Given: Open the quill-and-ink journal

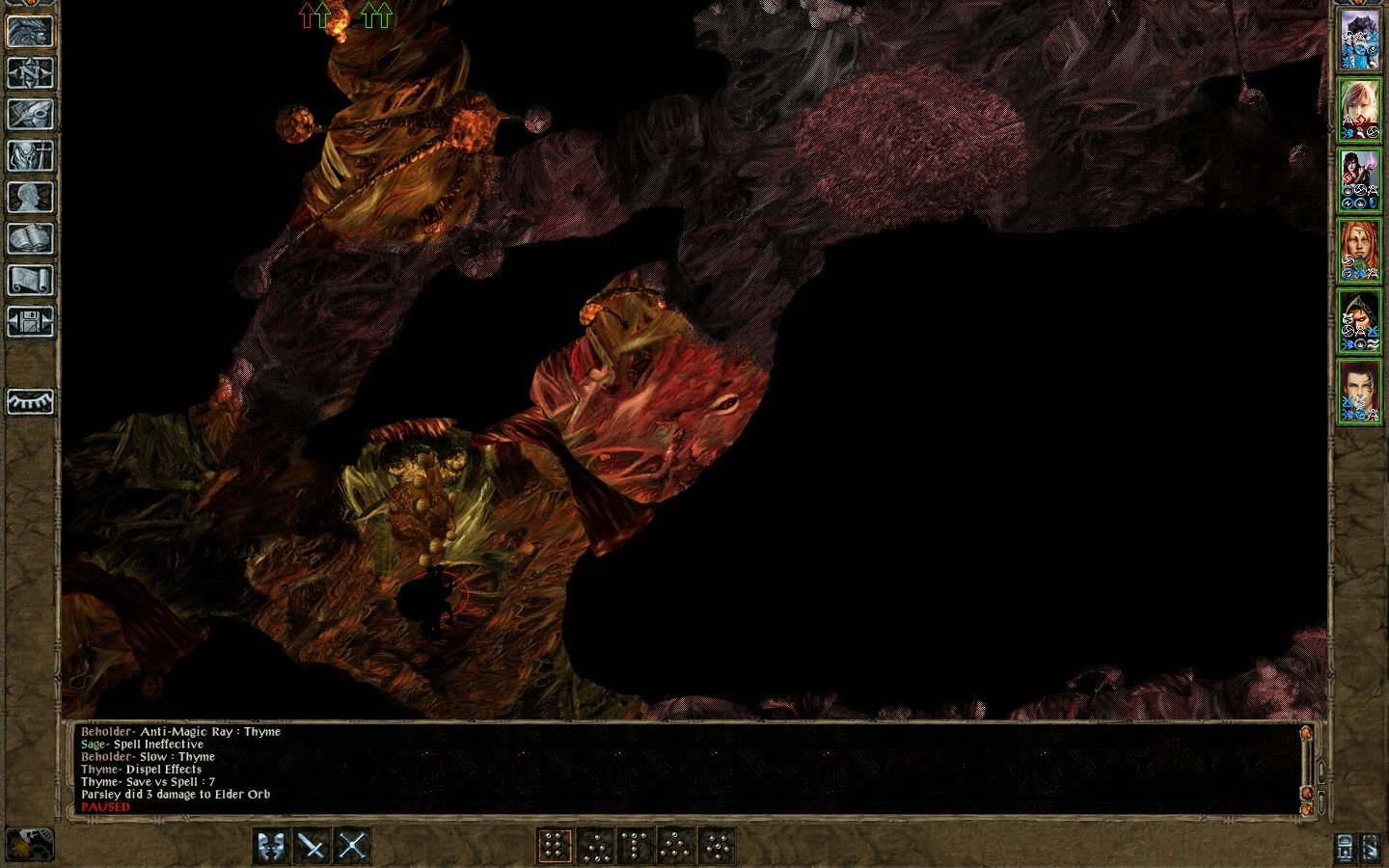Looking at the screenshot, I should tap(31, 114).
